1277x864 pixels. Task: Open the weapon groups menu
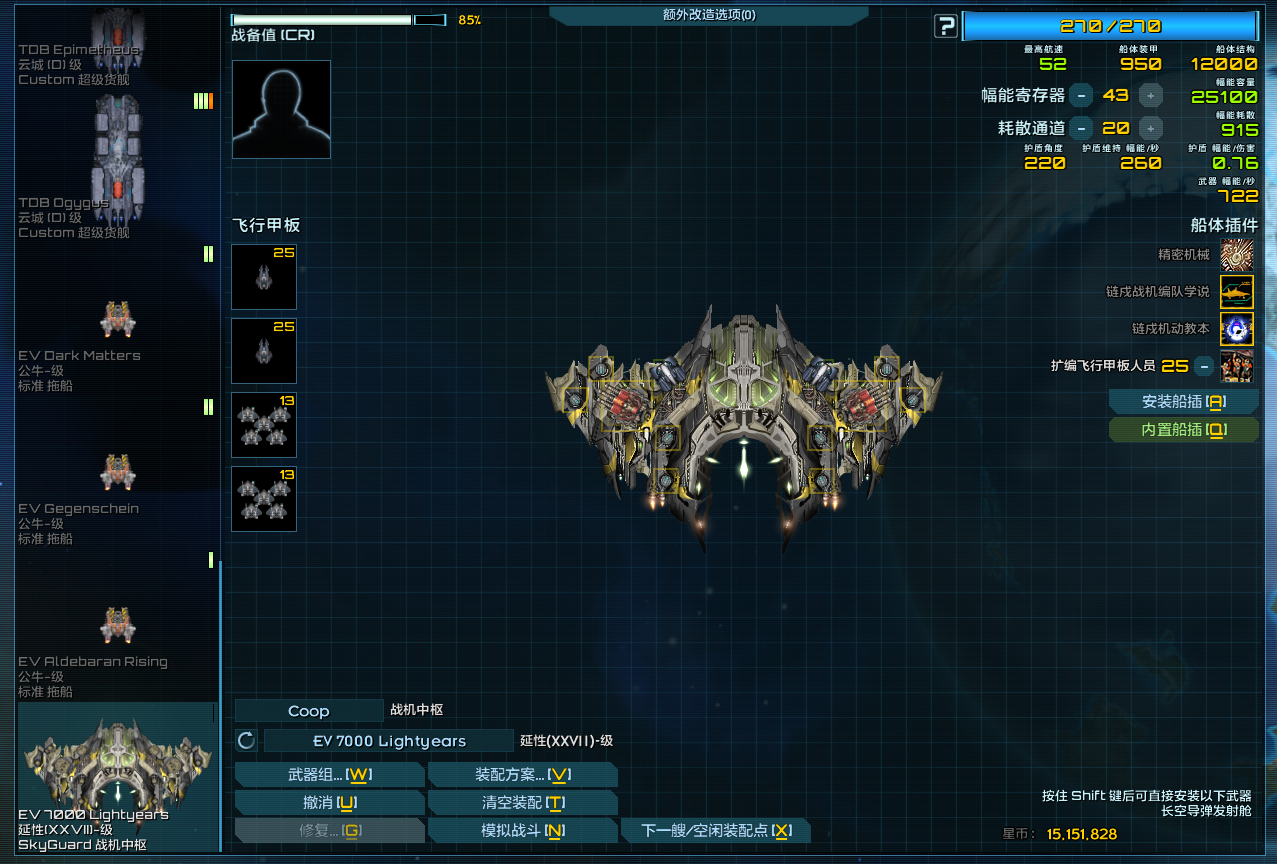(329, 775)
